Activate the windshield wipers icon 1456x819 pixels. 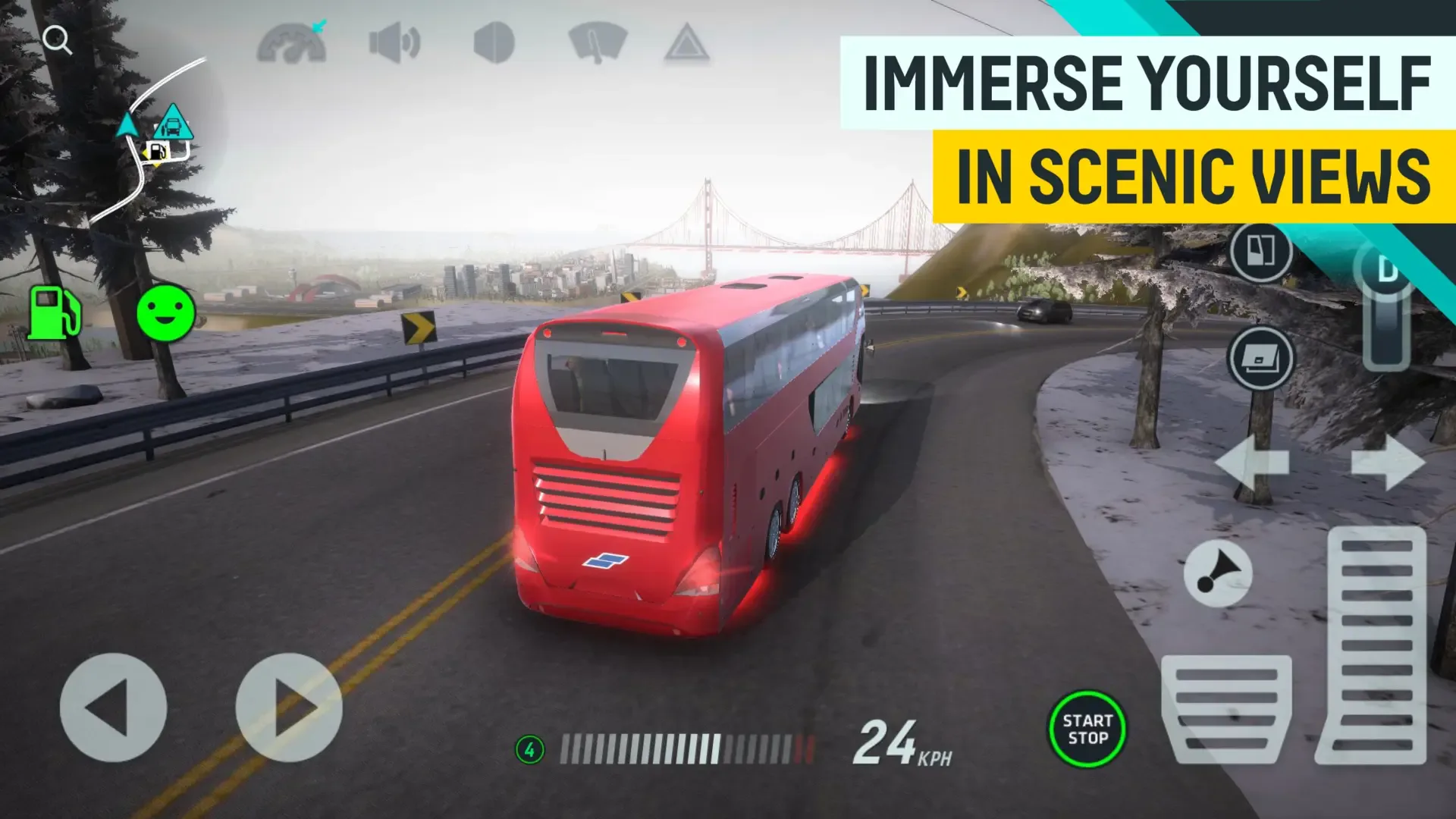pyautogui.click(x=599, y=42)
